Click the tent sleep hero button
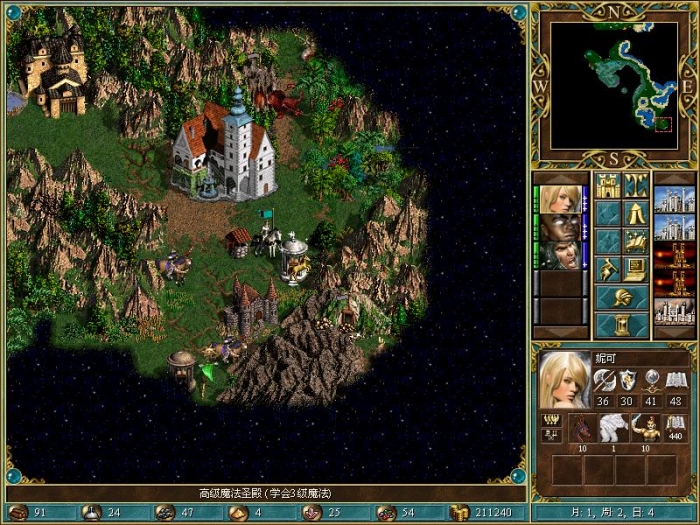The height and width of the screenshot is (525, 700). [636, 213]
